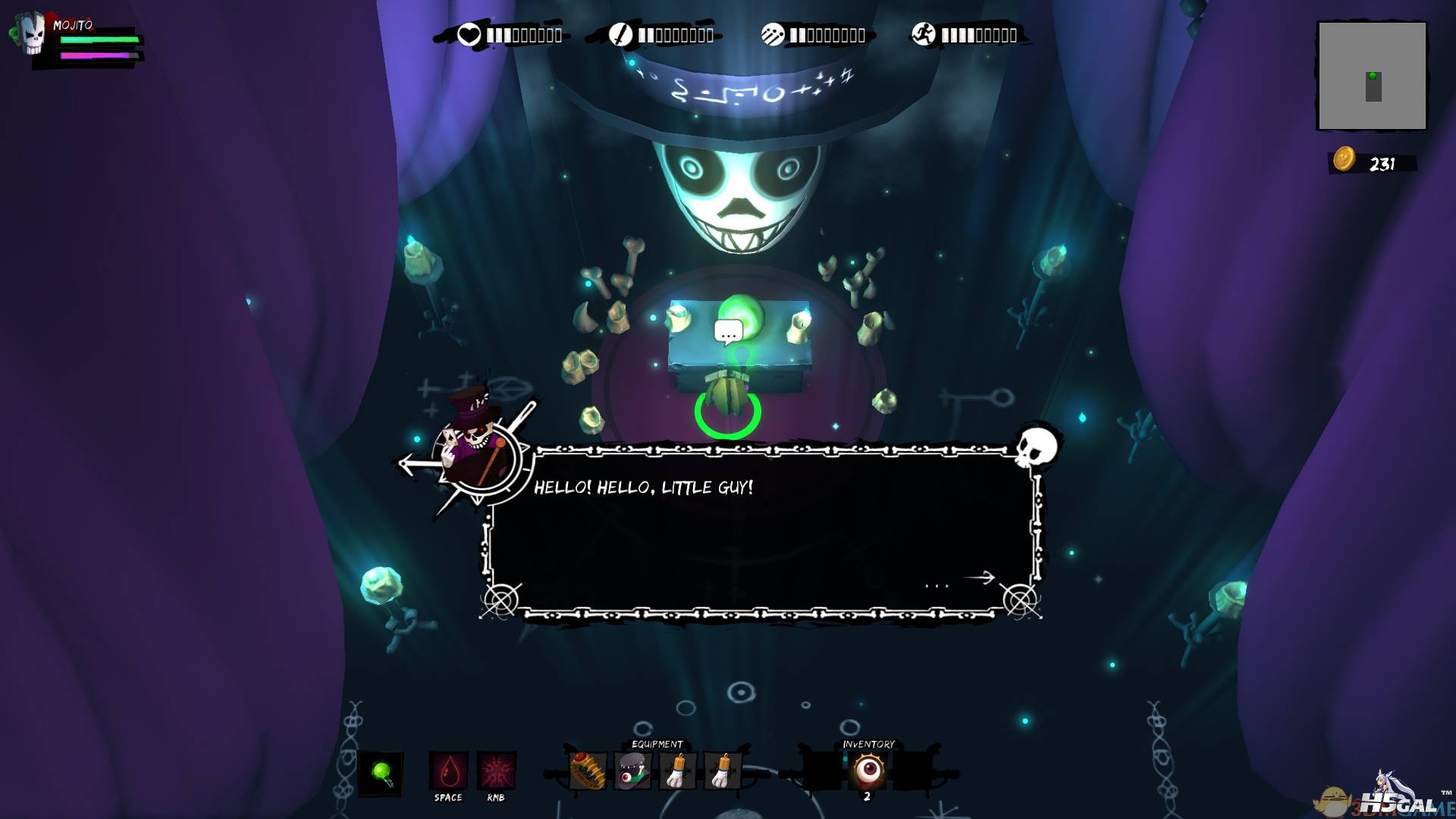
Task: Select the green orb staff weapon slot
Action: 381,773
